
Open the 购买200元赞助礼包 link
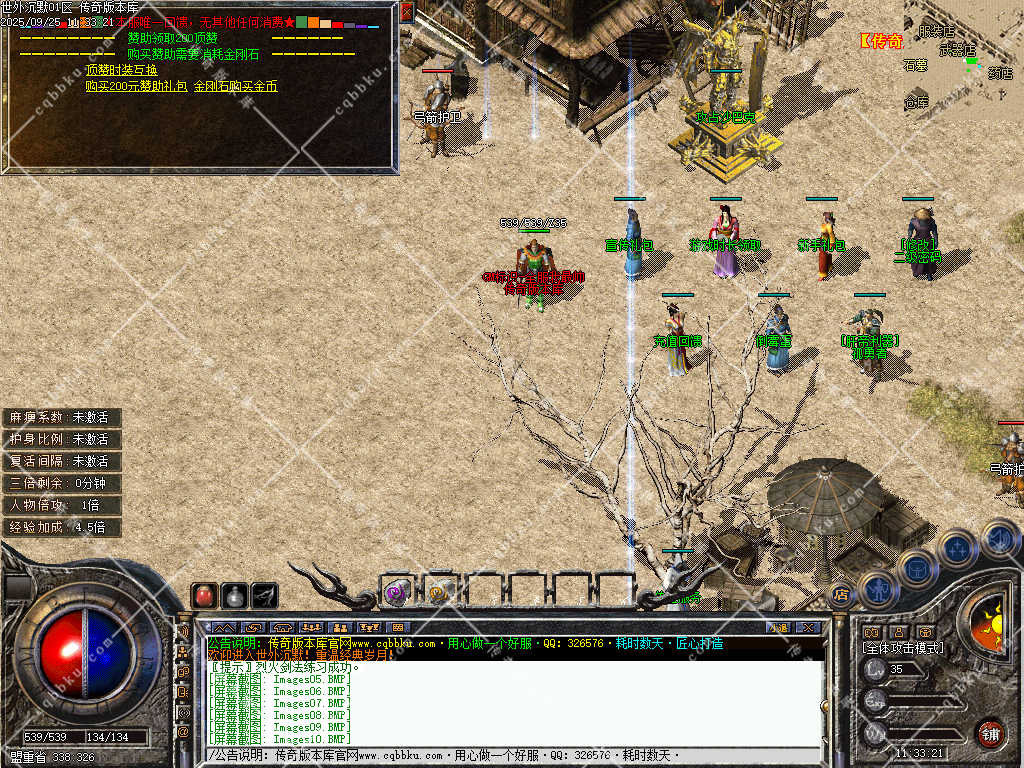pos(136,86)
